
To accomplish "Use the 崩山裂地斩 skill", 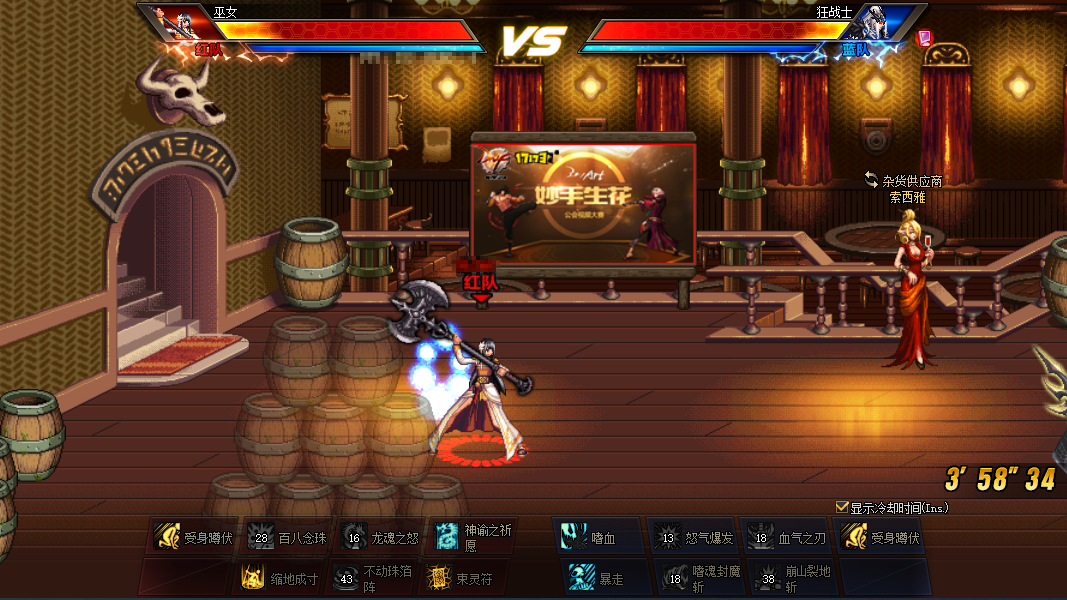I will 768,578.
